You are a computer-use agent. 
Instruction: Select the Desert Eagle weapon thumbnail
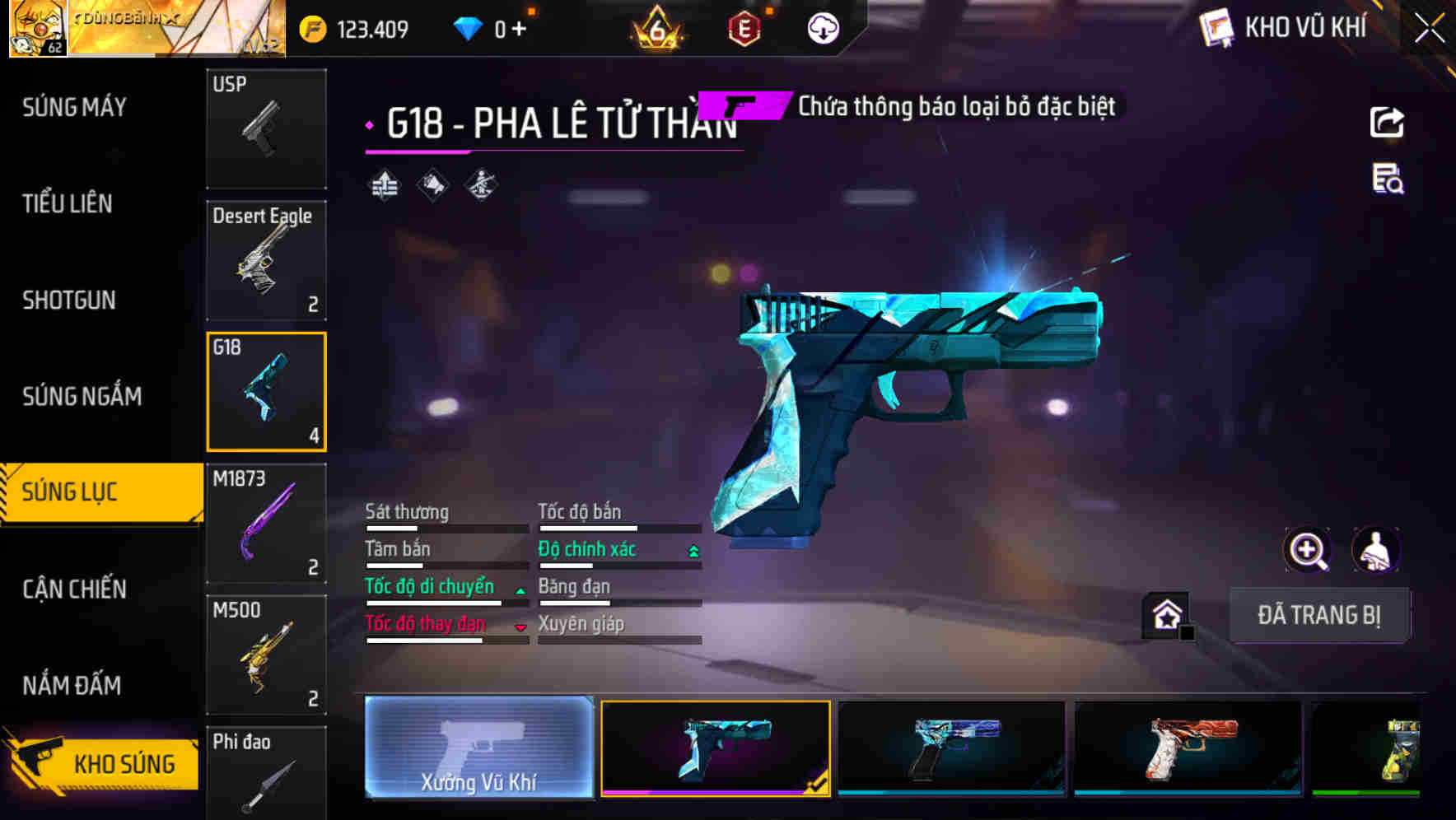(x=266, y=259)
